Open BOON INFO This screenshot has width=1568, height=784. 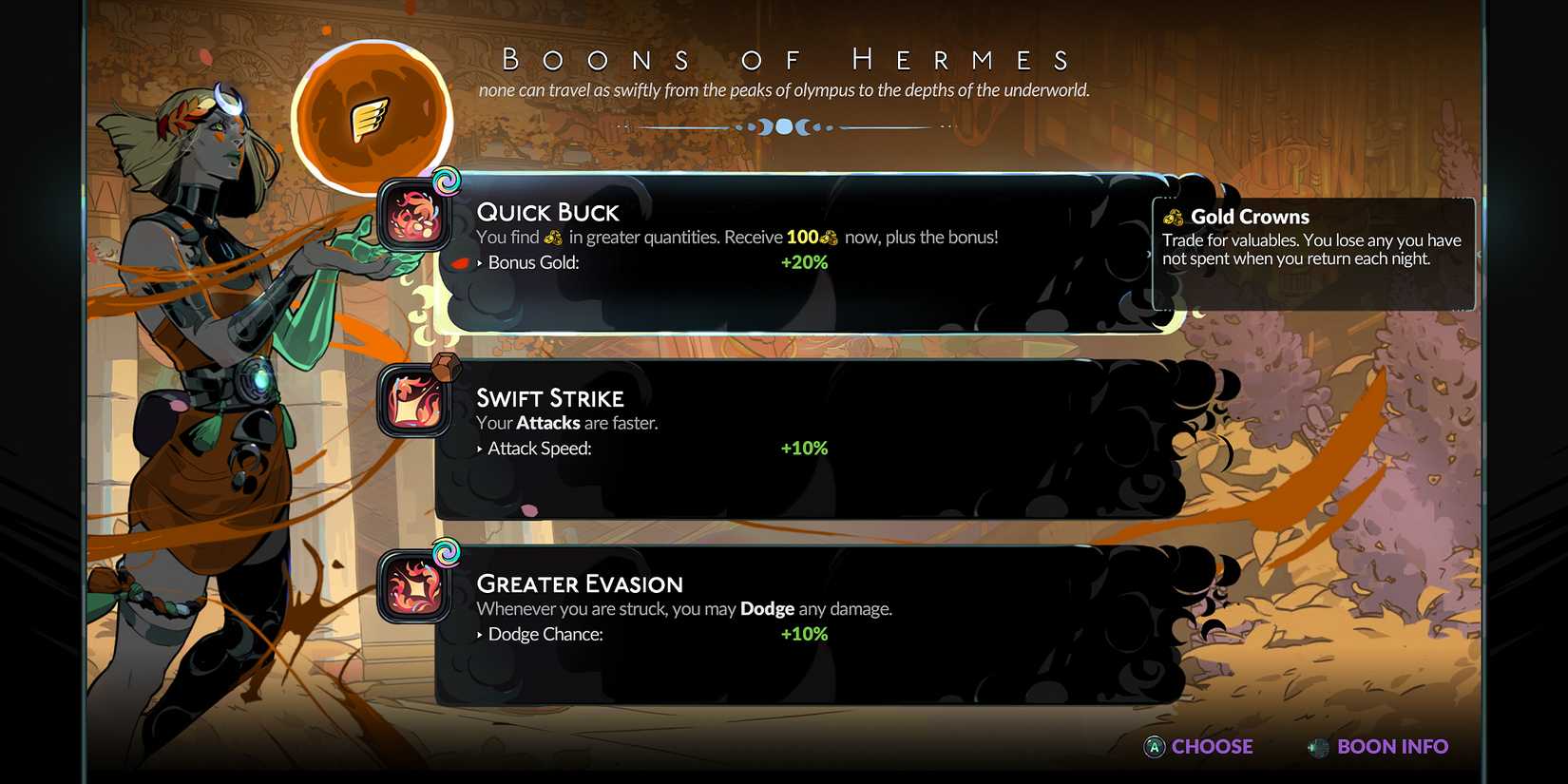tap(1392, 747)
